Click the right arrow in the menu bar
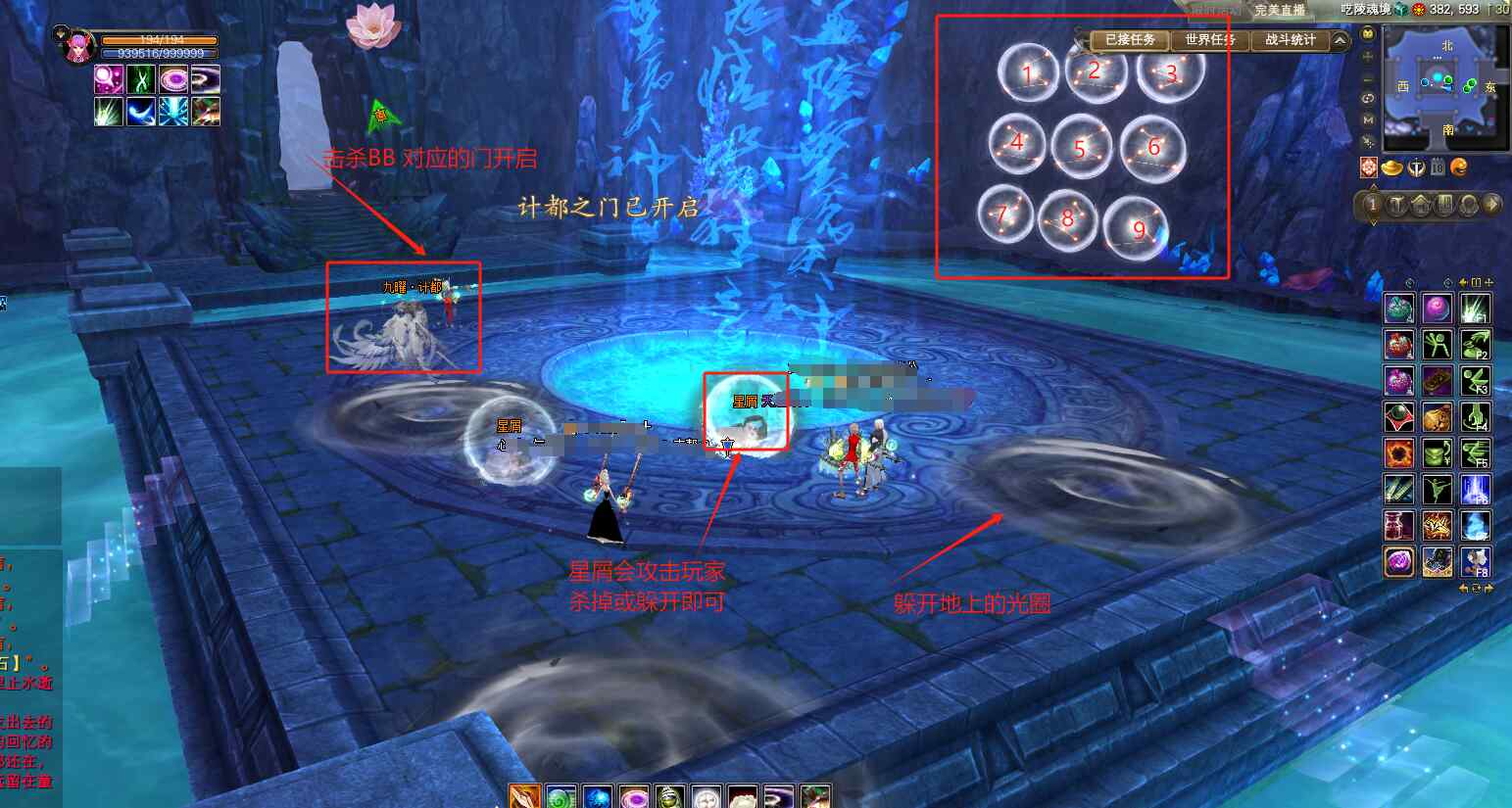The width and height of the screenshot is (1512, 808). click(x=1491, y=205)
